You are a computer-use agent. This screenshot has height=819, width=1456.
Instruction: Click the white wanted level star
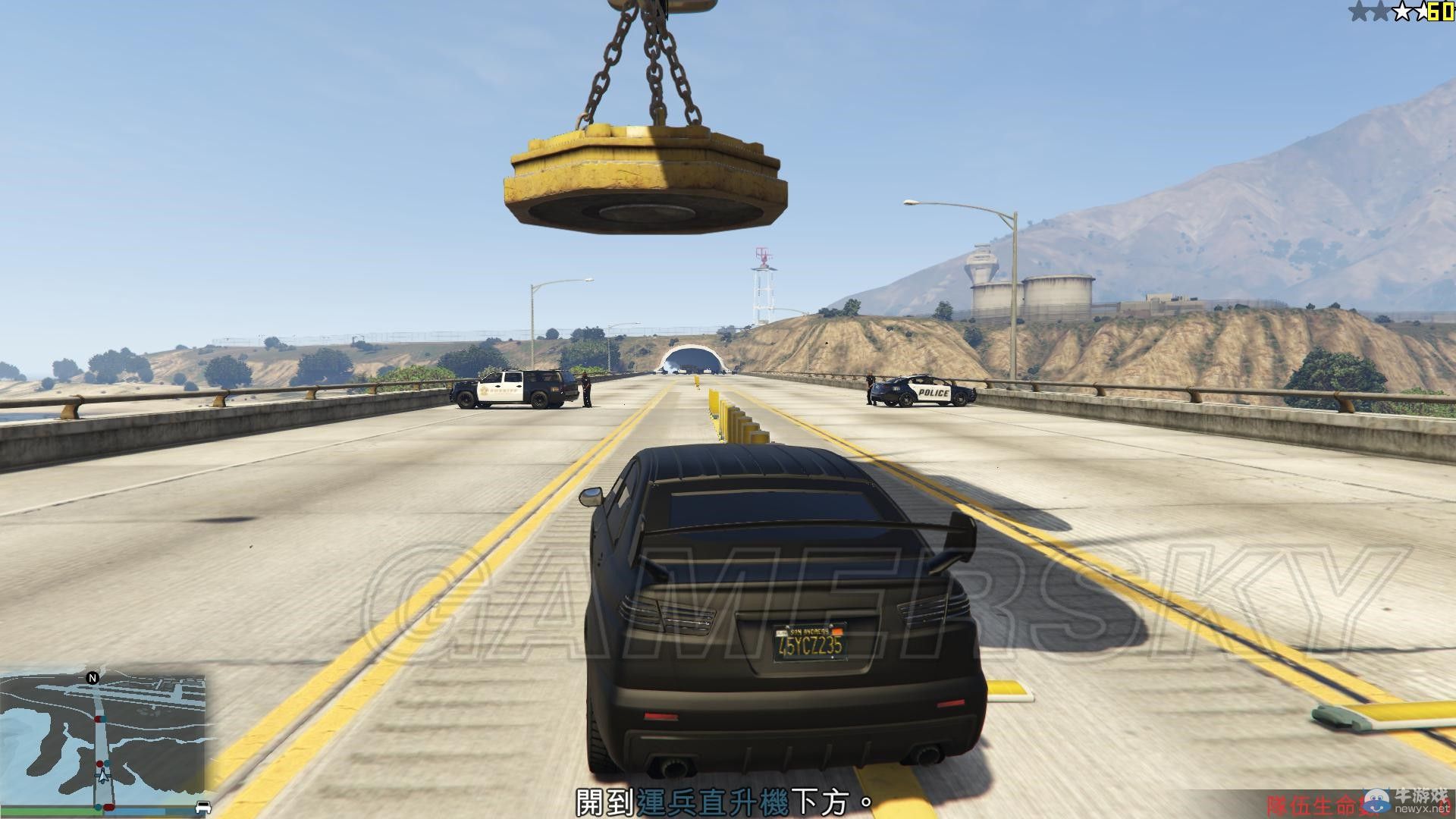click(1402, 11)
